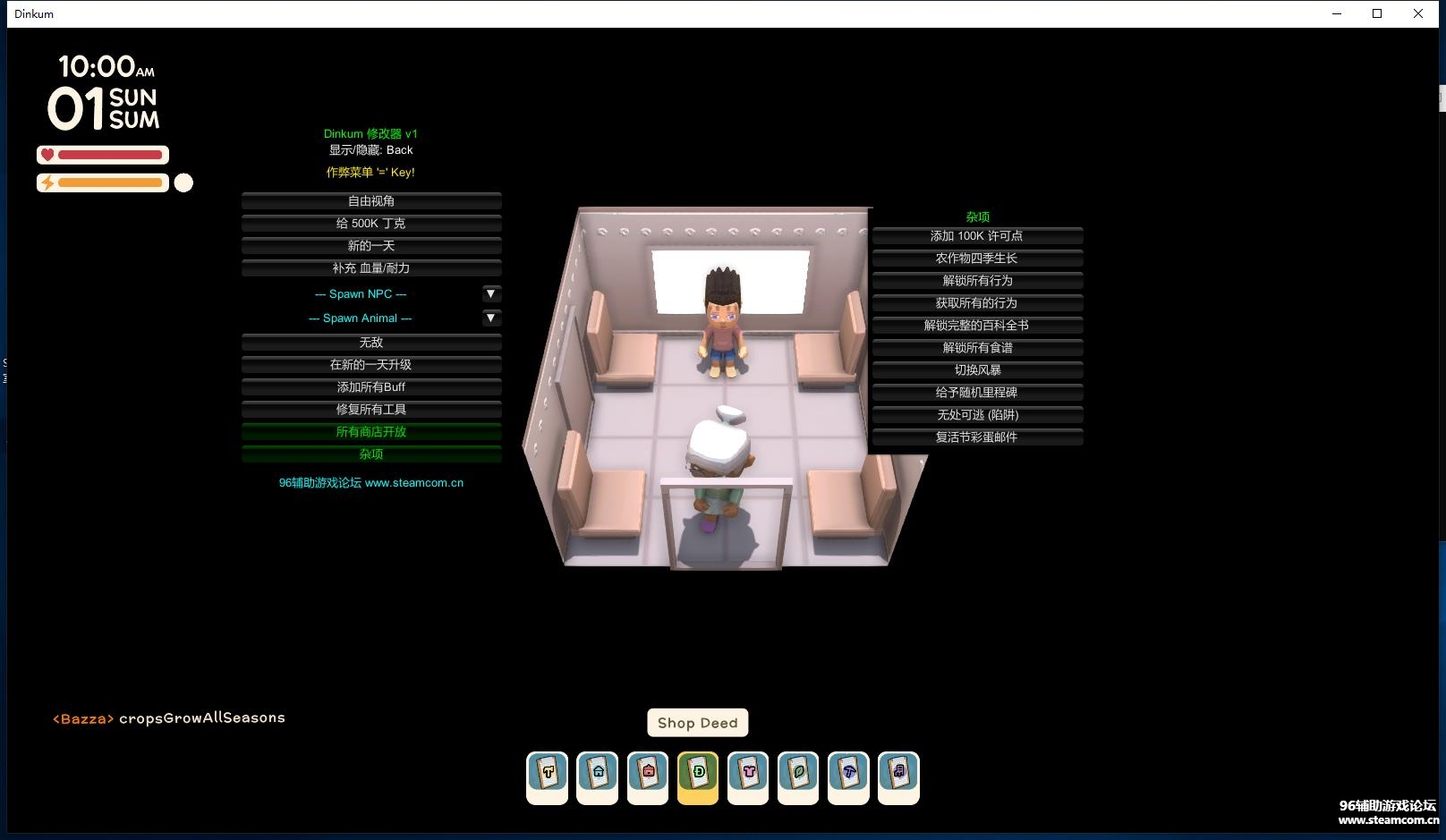Activate the 给 500K 丁克 money cheat
The height and width of the screenshot is (840, 1446).
click(x=371, y=224)
